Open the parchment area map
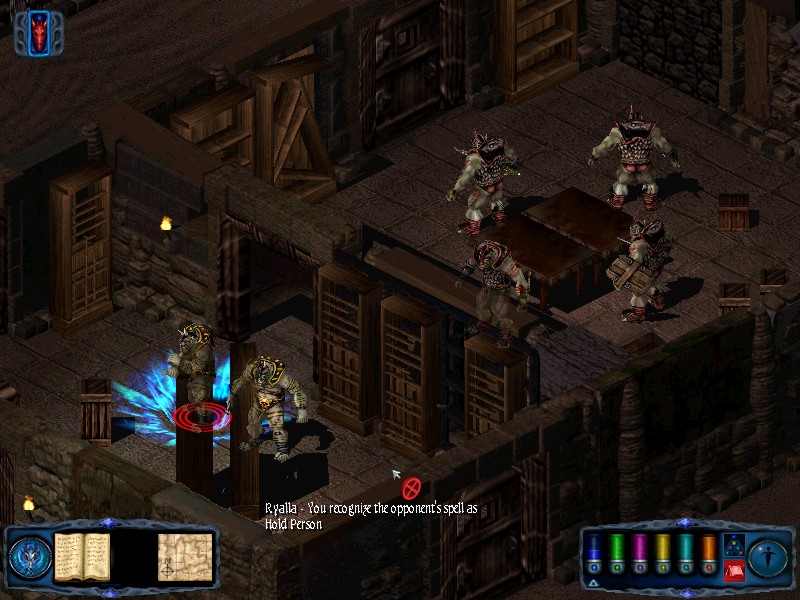800x600 pixels. [x=184, y=556]
